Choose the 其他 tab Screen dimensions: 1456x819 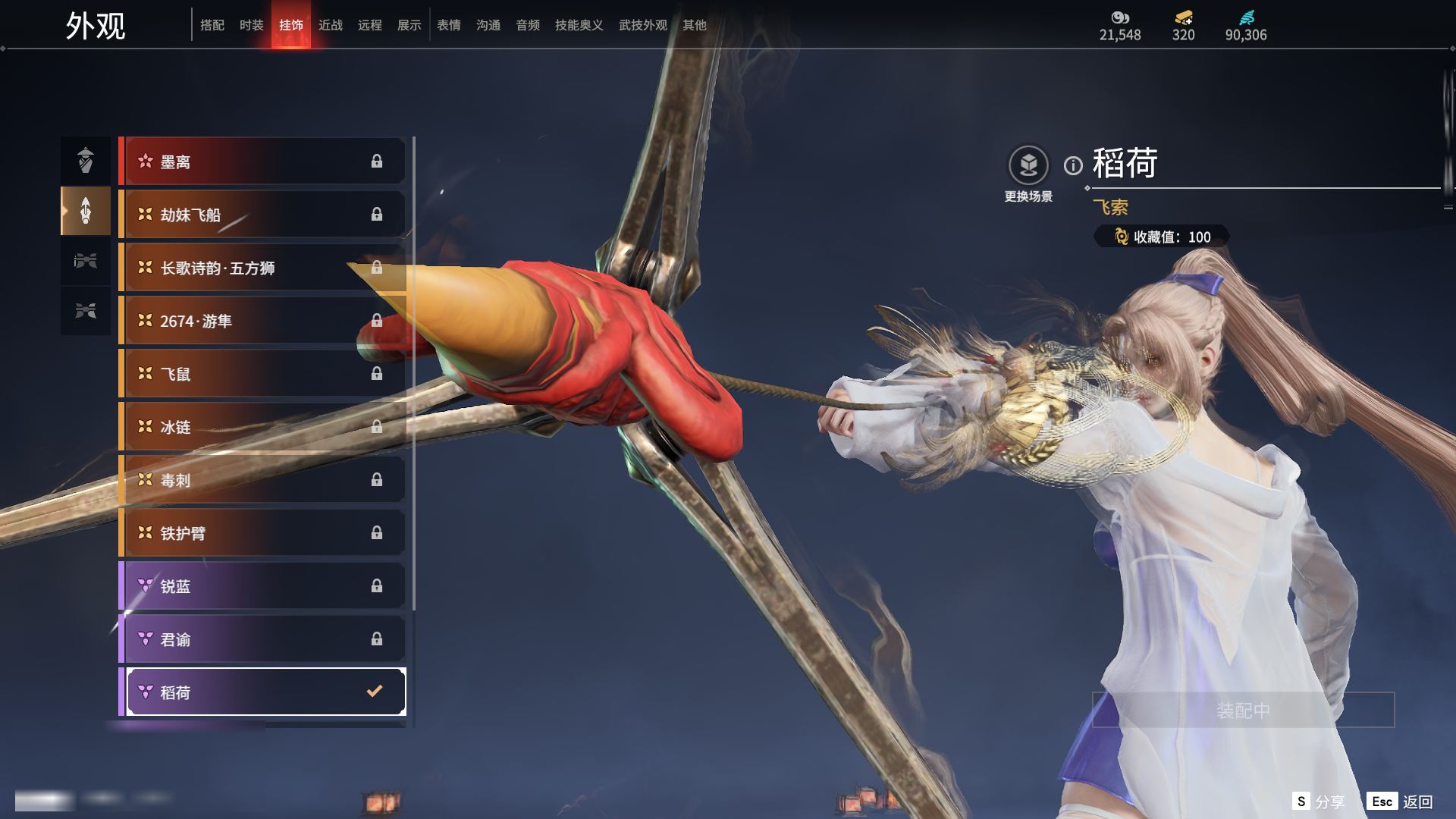coord(695,25)
